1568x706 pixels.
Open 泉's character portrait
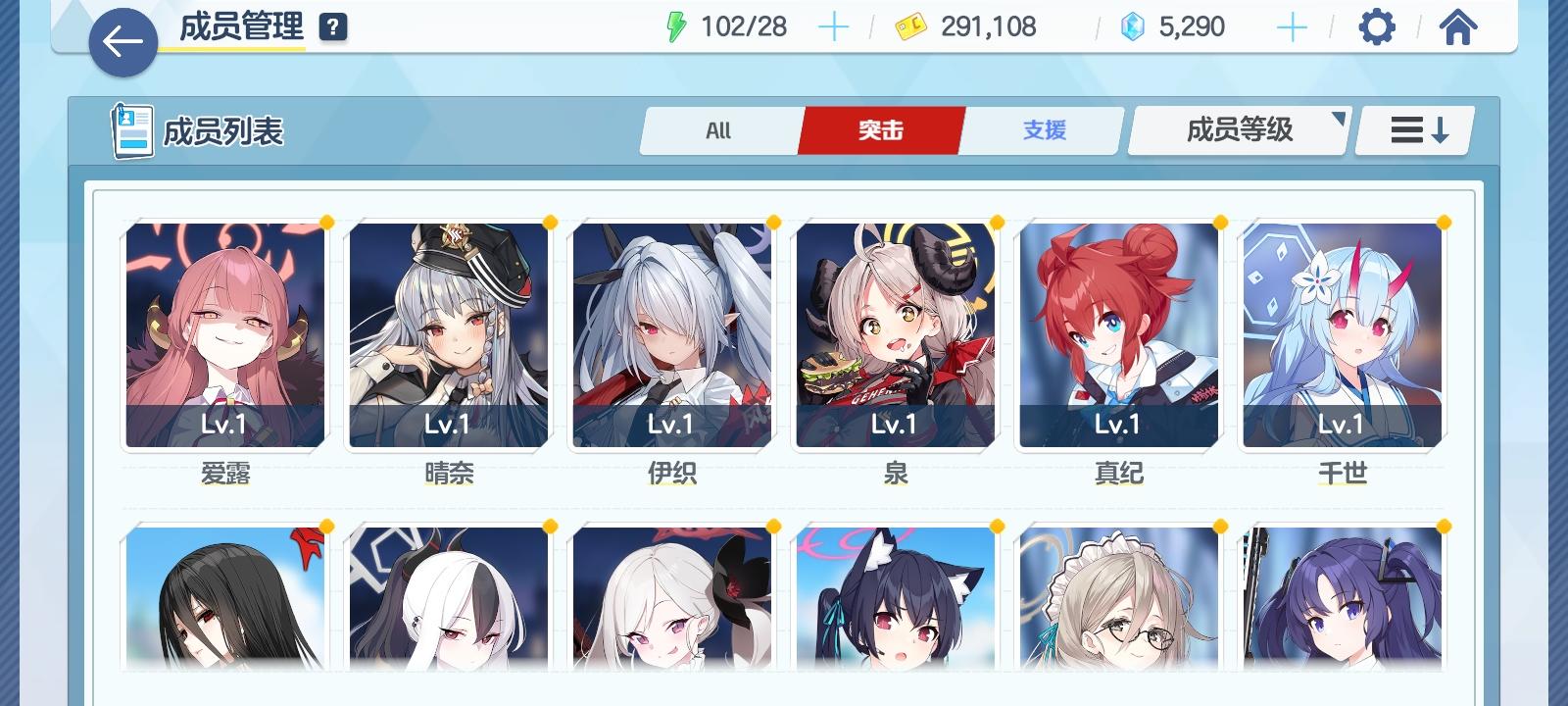pos(895,333)
